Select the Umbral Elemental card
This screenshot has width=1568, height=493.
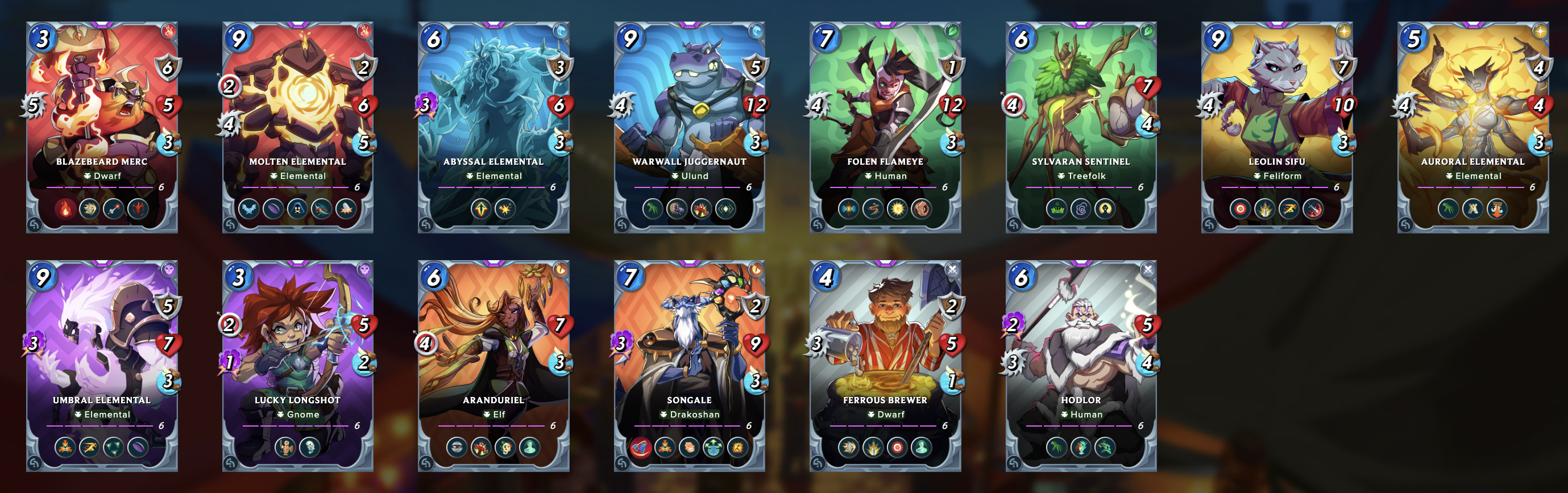(102, 348)
